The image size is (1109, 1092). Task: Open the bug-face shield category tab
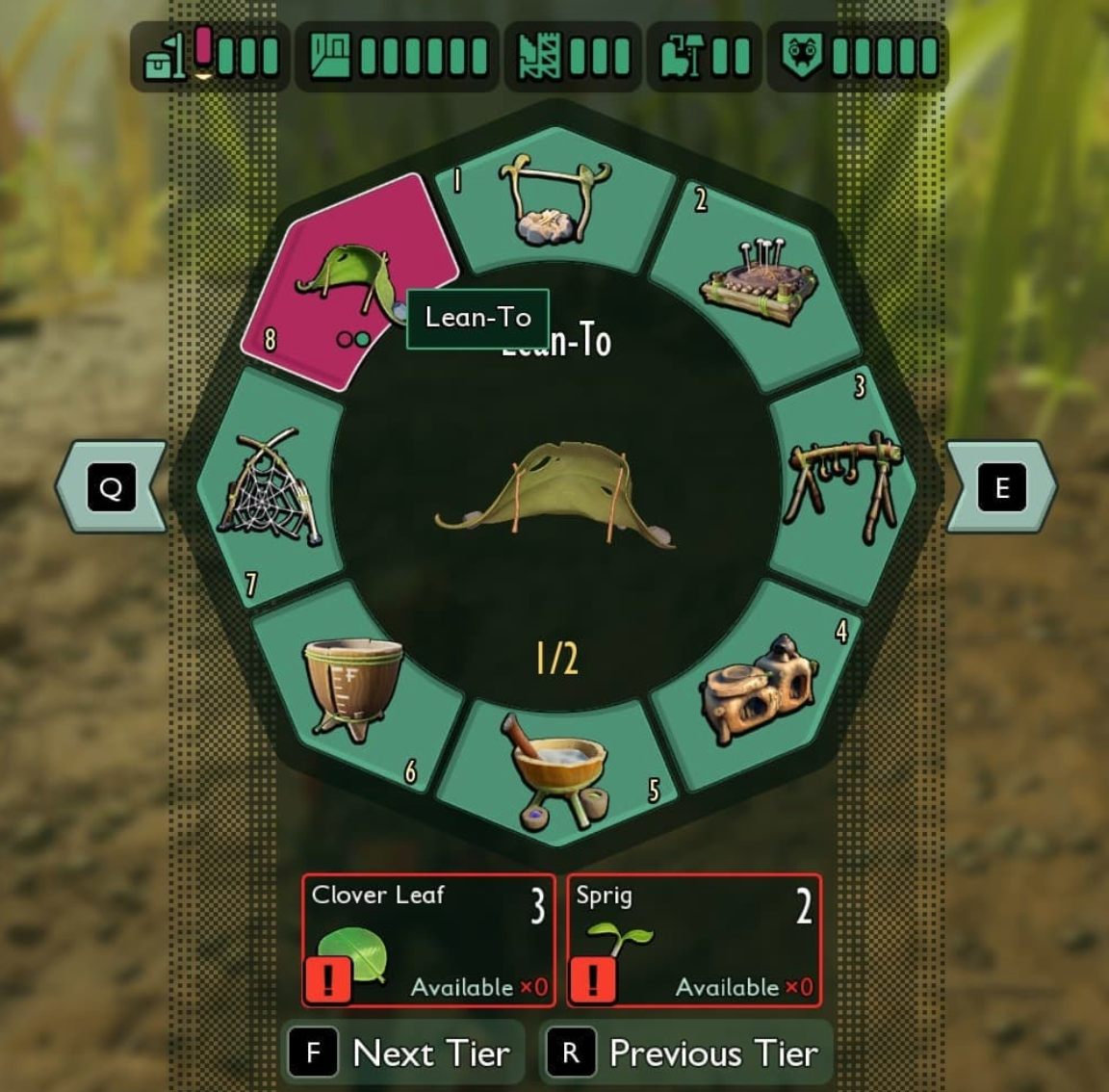click(857, 56)
